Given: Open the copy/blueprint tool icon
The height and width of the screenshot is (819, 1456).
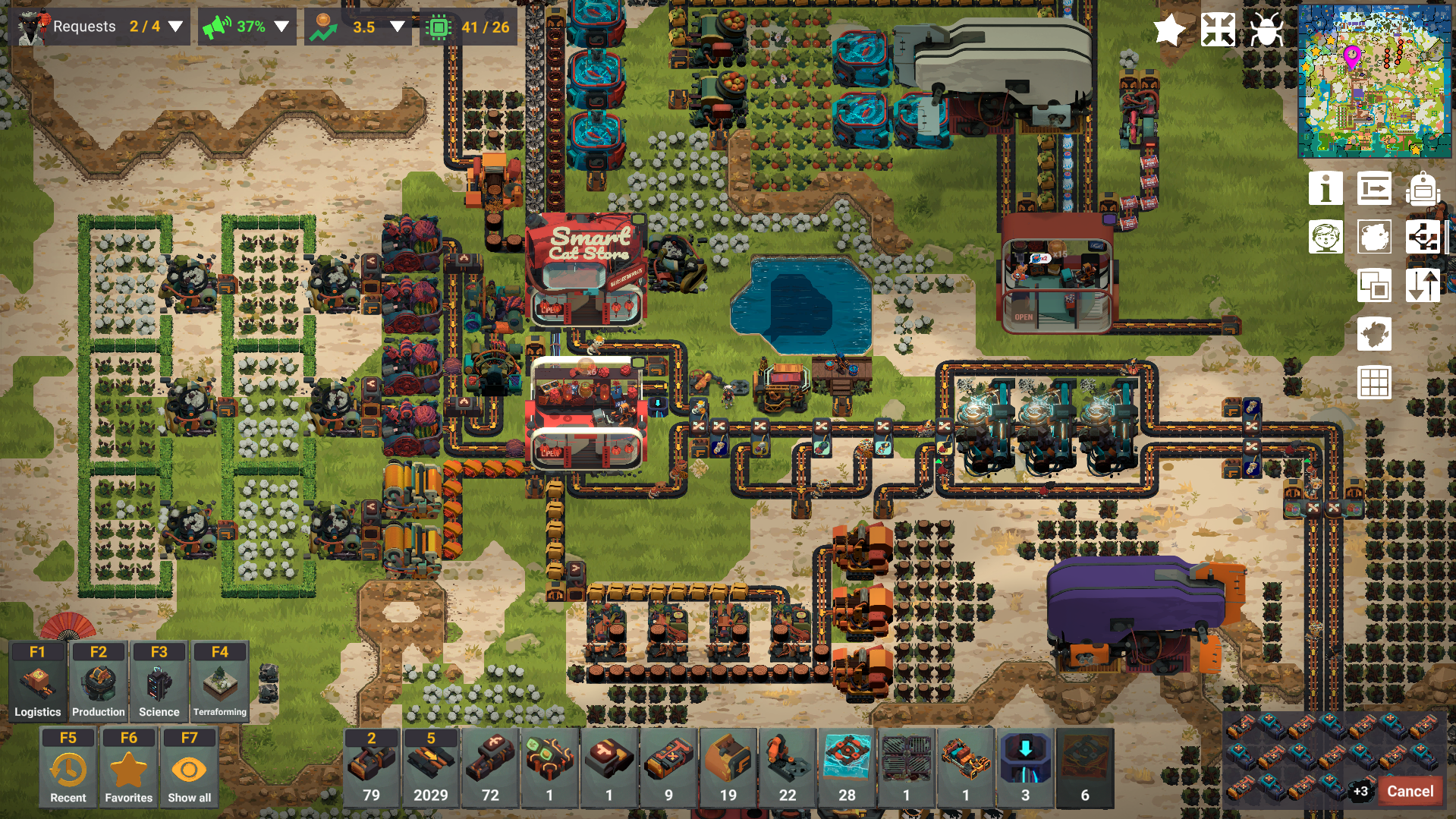Looking at the screenshot, I should [x=1374, y=285].
